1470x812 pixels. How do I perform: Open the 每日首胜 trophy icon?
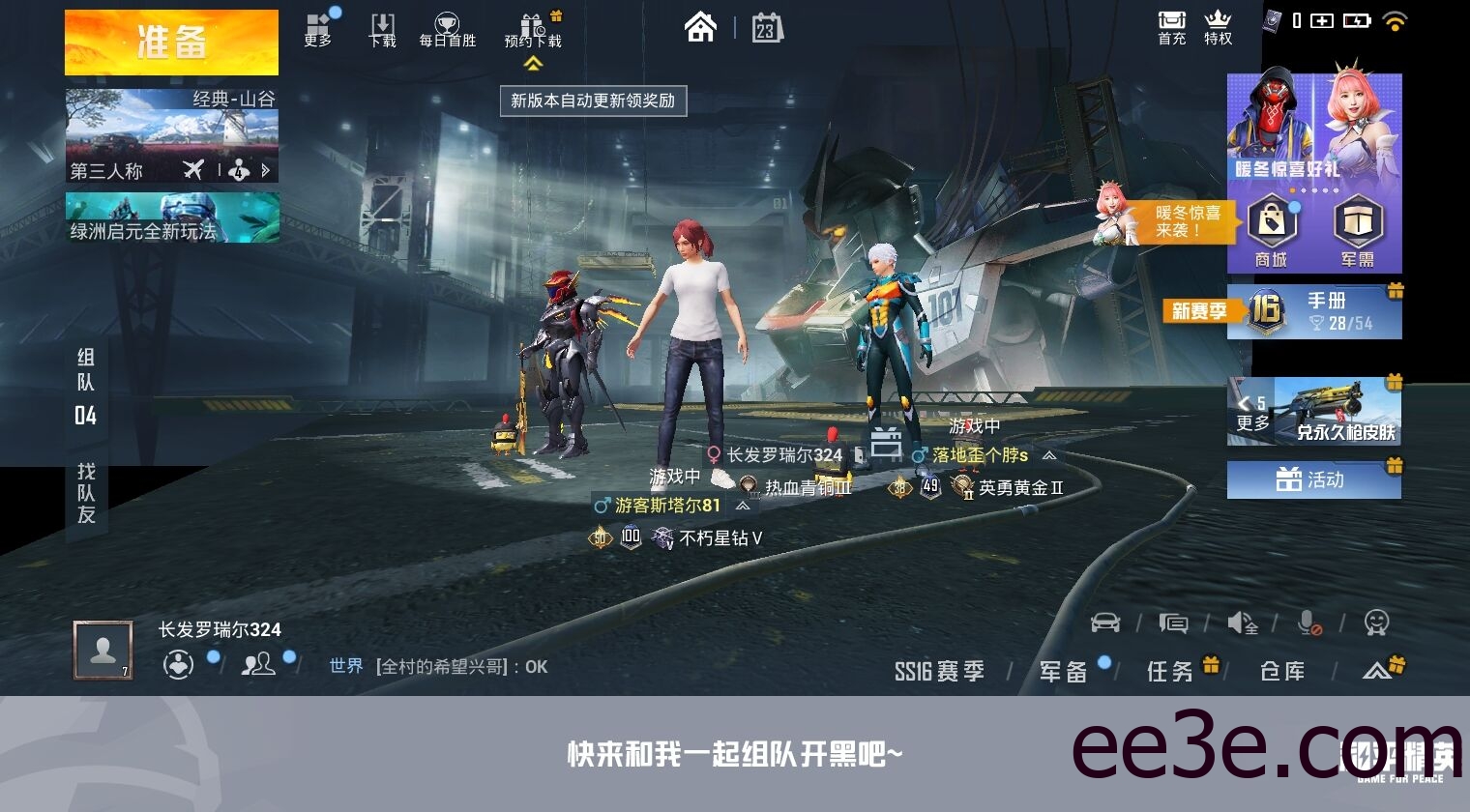(x=445, y=26)
